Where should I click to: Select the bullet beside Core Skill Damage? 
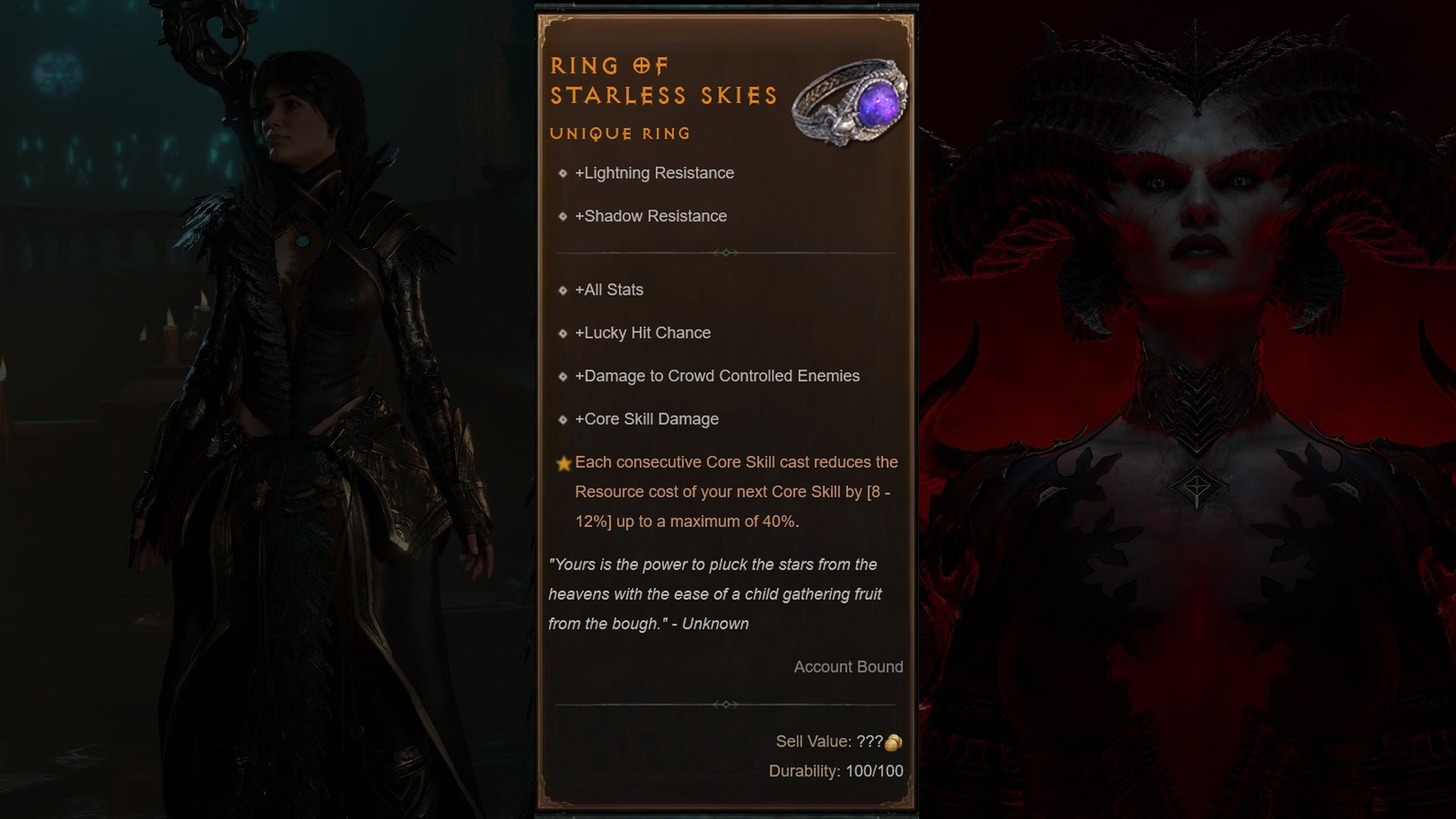click(x=563, y=419)
